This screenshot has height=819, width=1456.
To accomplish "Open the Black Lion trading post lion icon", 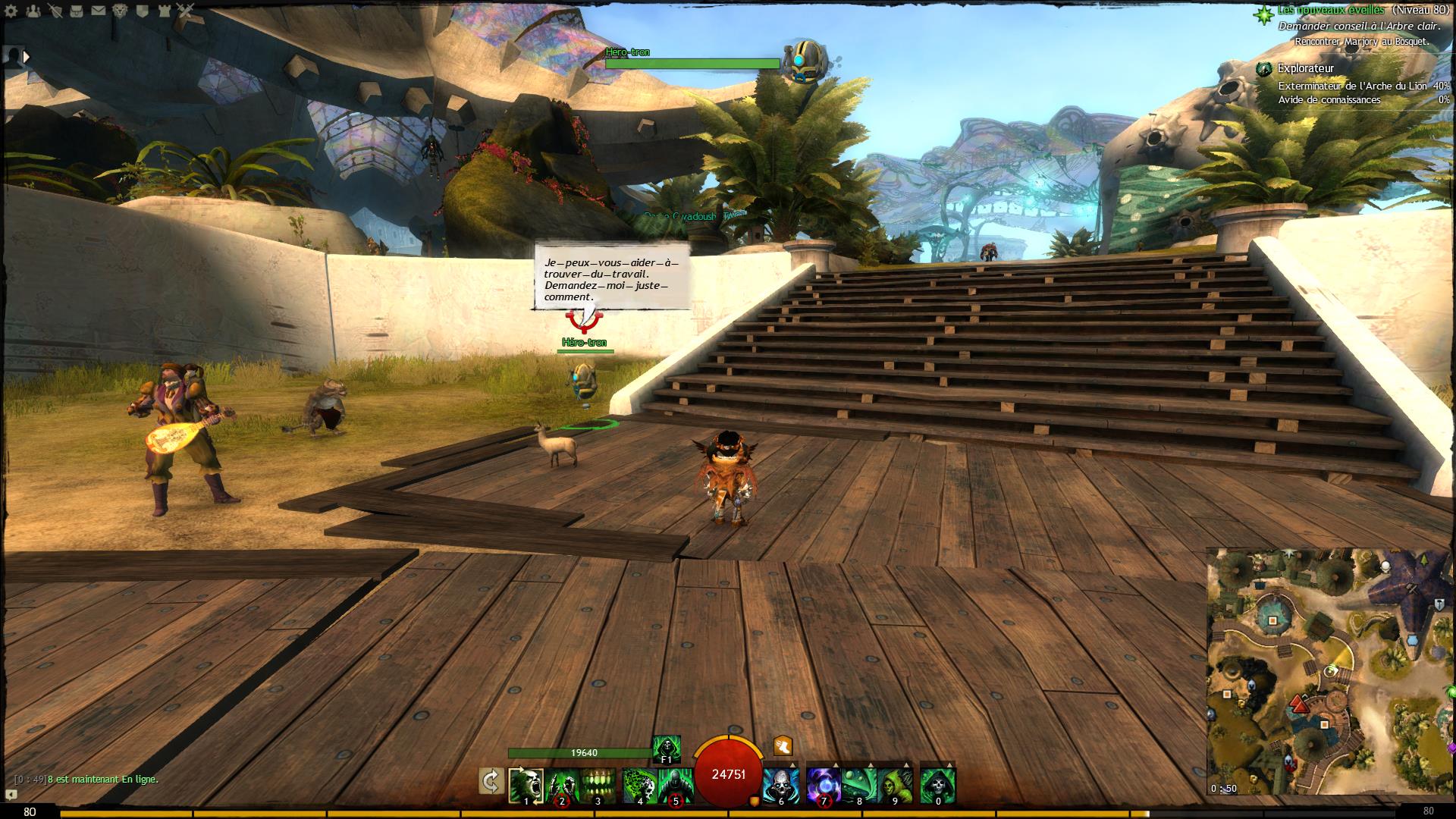I will pos(121,11).
